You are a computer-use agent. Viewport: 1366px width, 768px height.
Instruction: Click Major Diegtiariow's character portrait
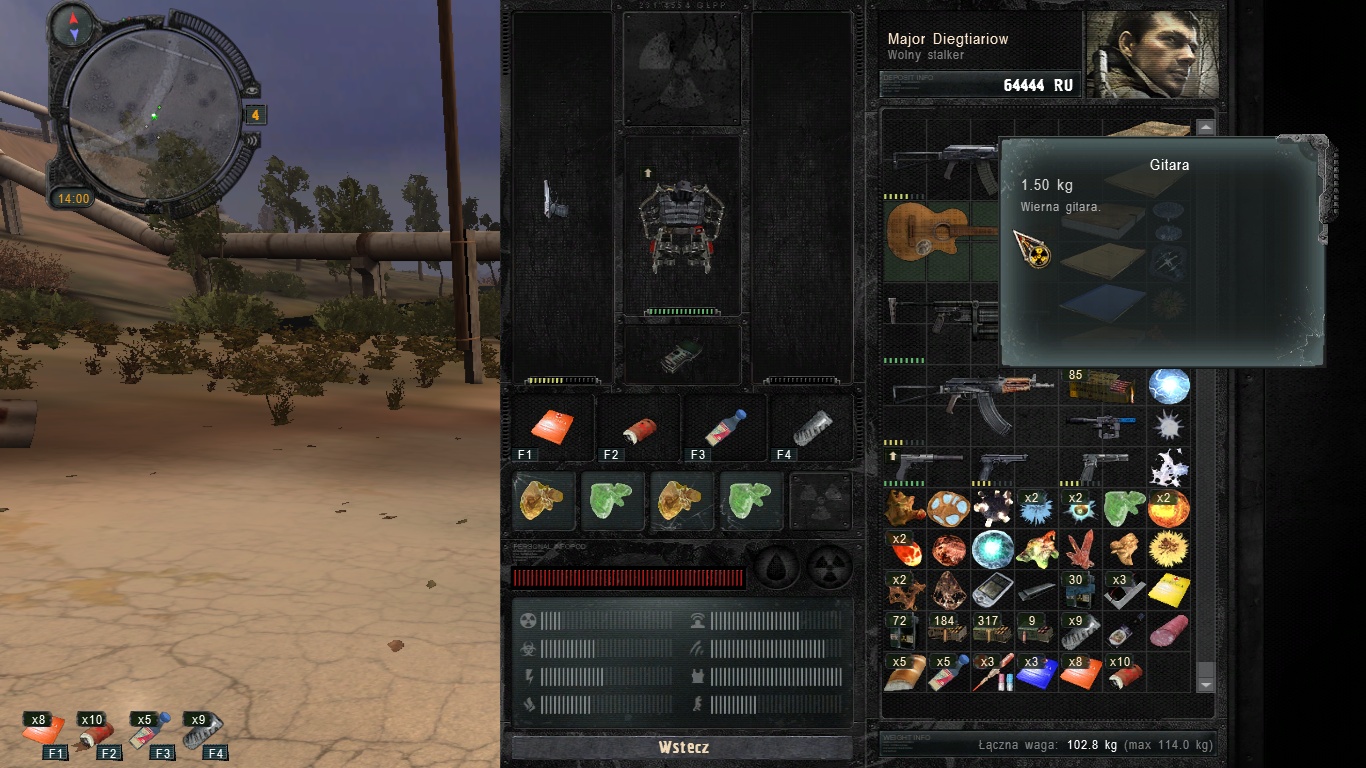(x=1152, y=54)
